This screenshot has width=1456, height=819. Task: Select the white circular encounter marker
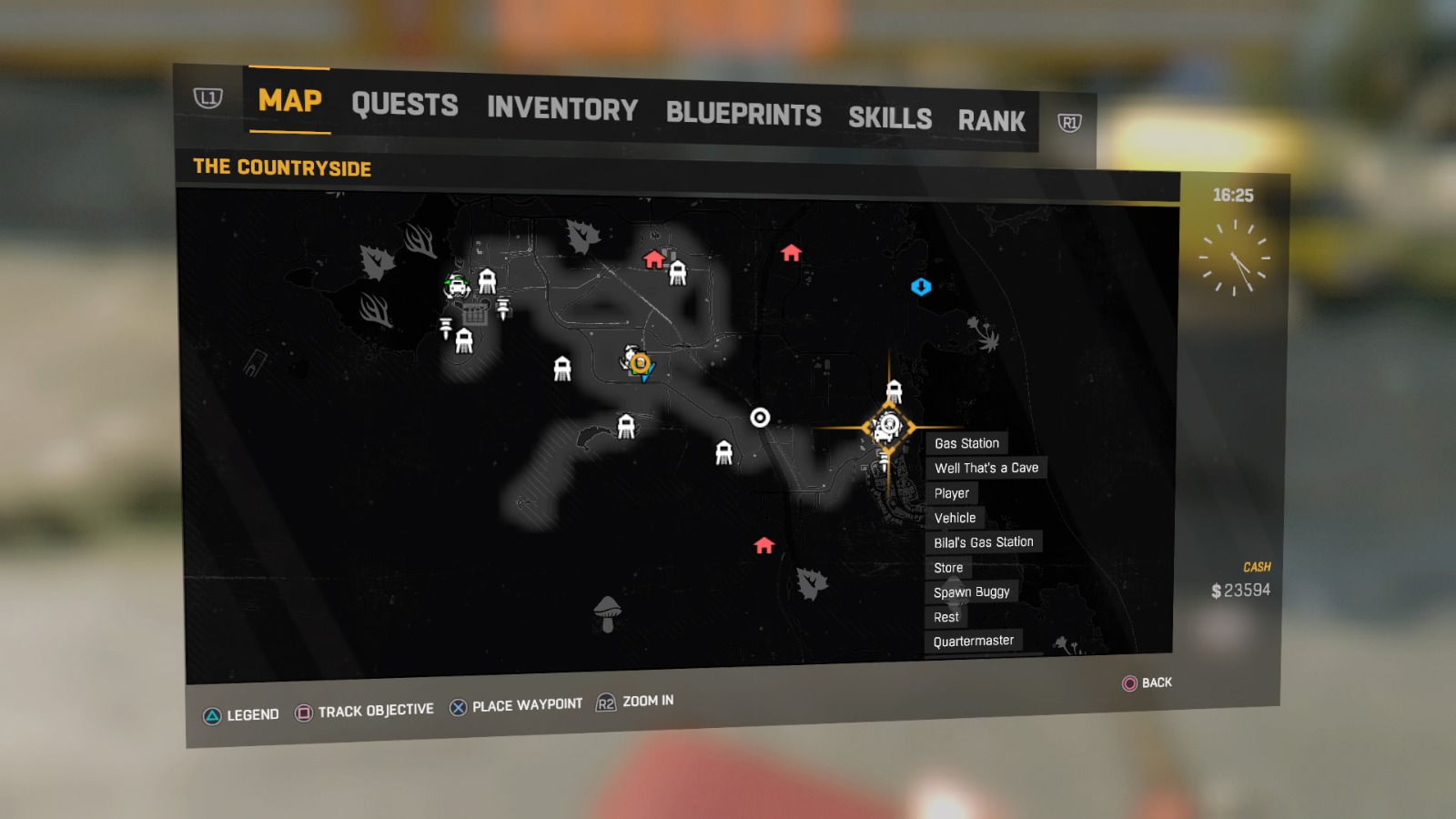[x=759, y=419]
